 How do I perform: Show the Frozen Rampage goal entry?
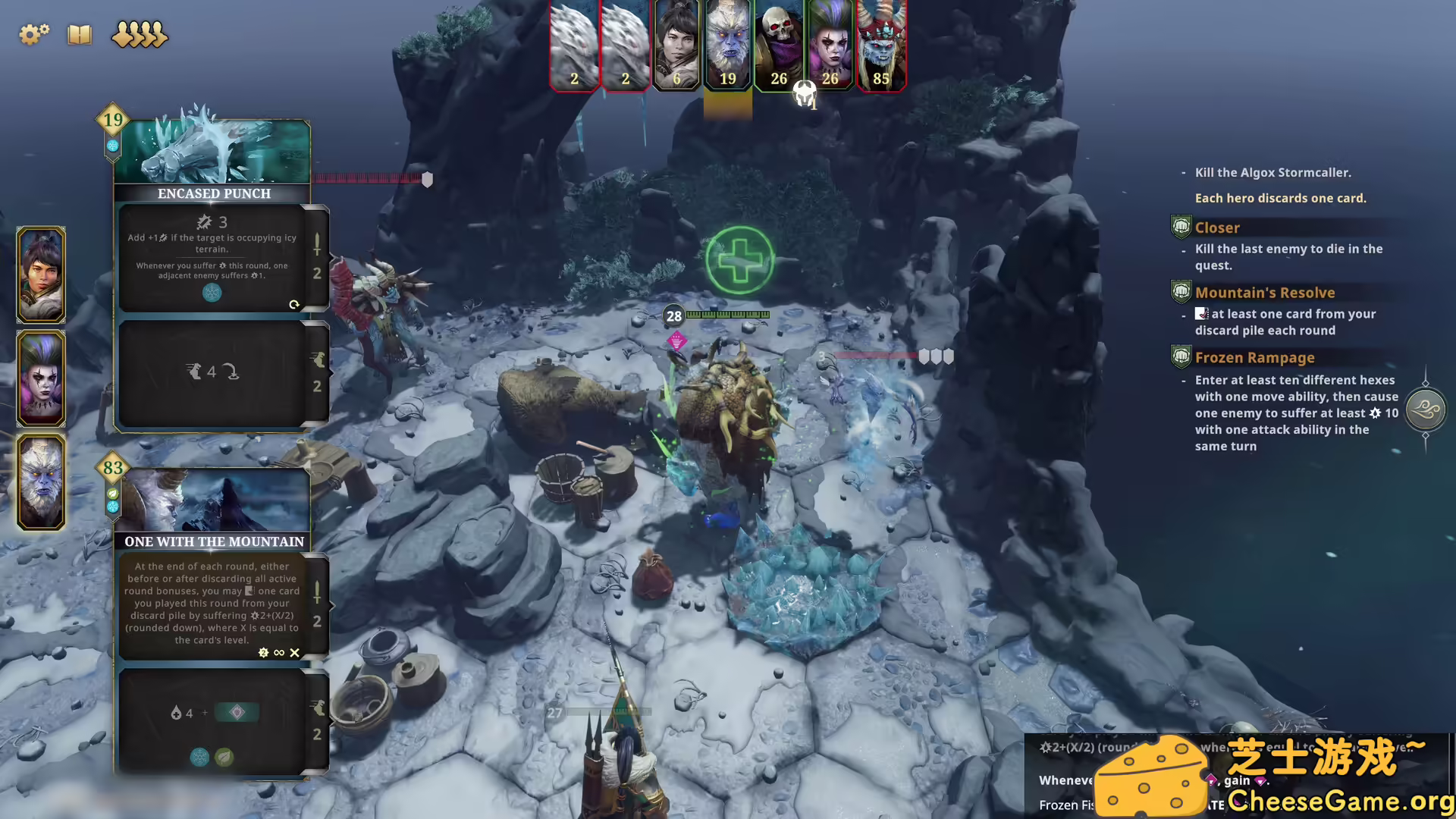tap(1254, 358)
